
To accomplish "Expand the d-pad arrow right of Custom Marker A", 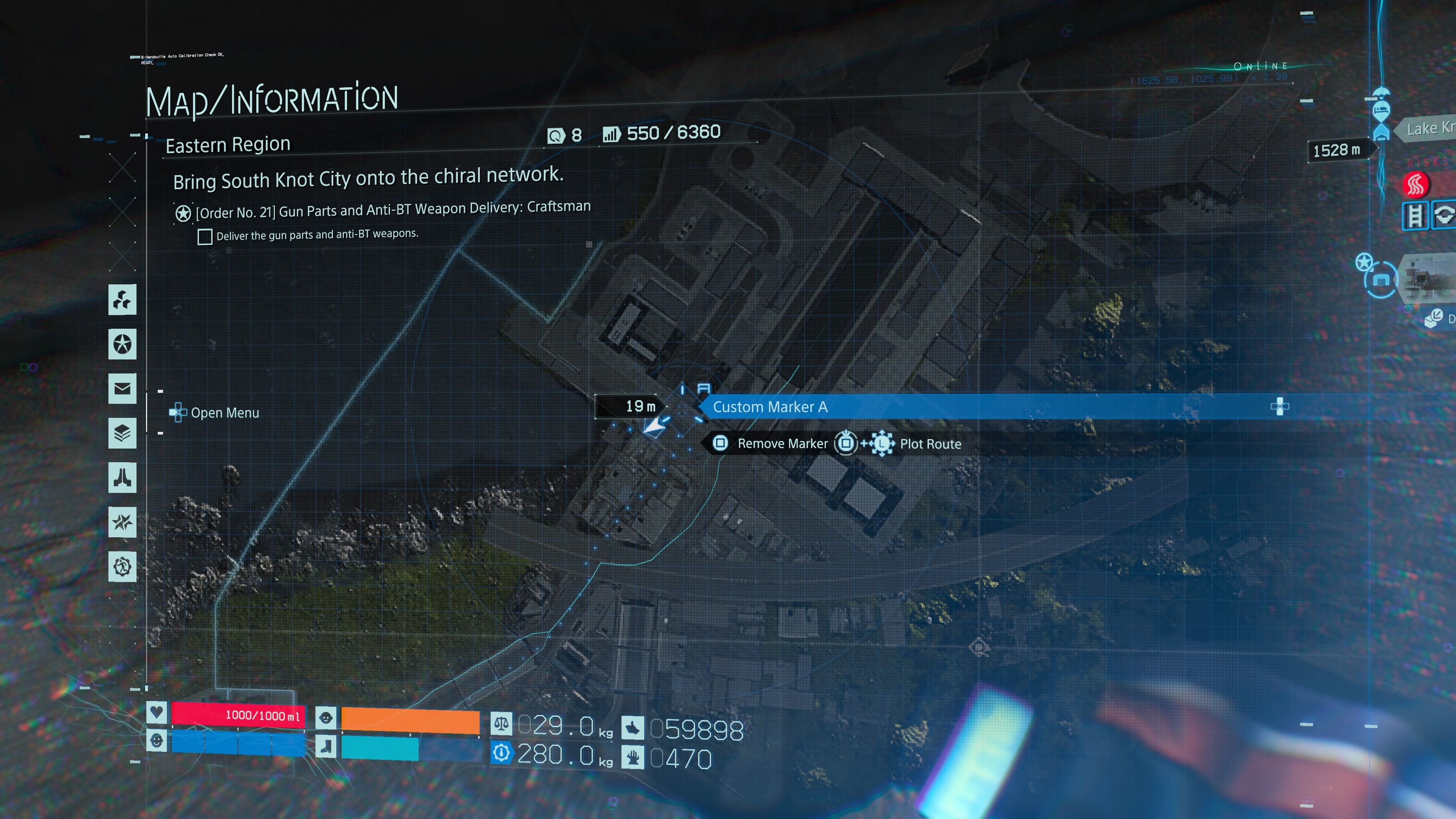I will (x=1279, y=406).
